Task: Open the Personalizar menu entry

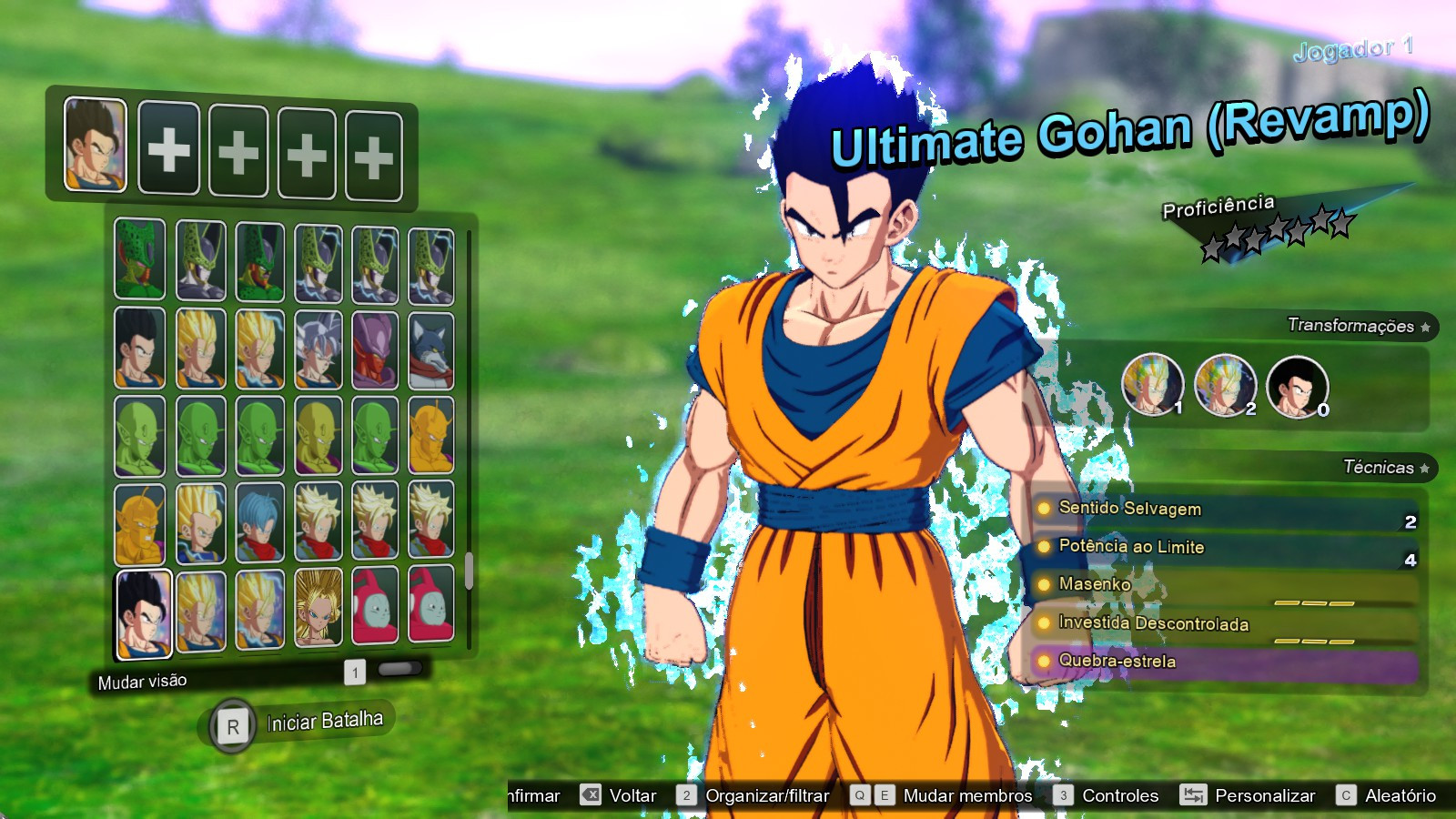Action: click(x=1265, y=795)
